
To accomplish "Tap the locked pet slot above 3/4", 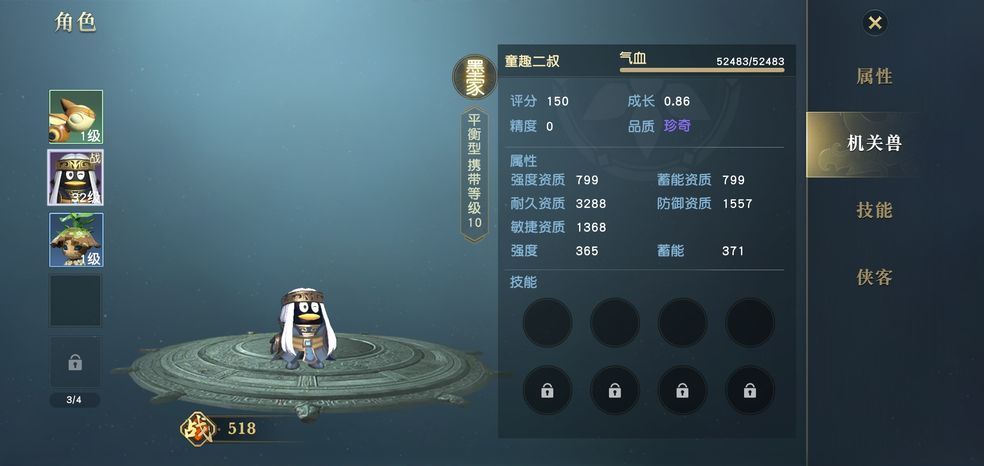I will coord(76,362).
